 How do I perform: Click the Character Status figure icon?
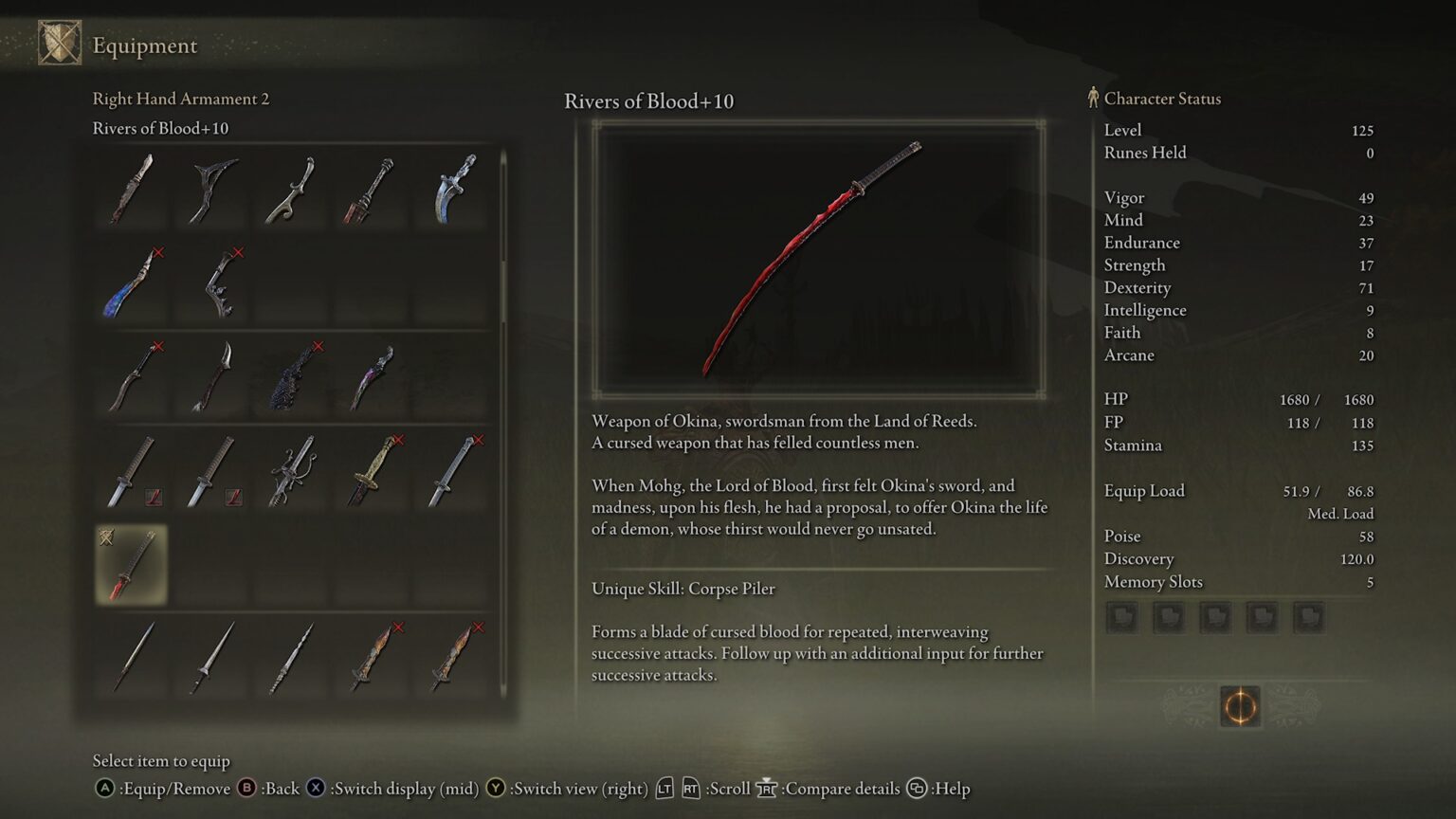(x=1093, y=98)
